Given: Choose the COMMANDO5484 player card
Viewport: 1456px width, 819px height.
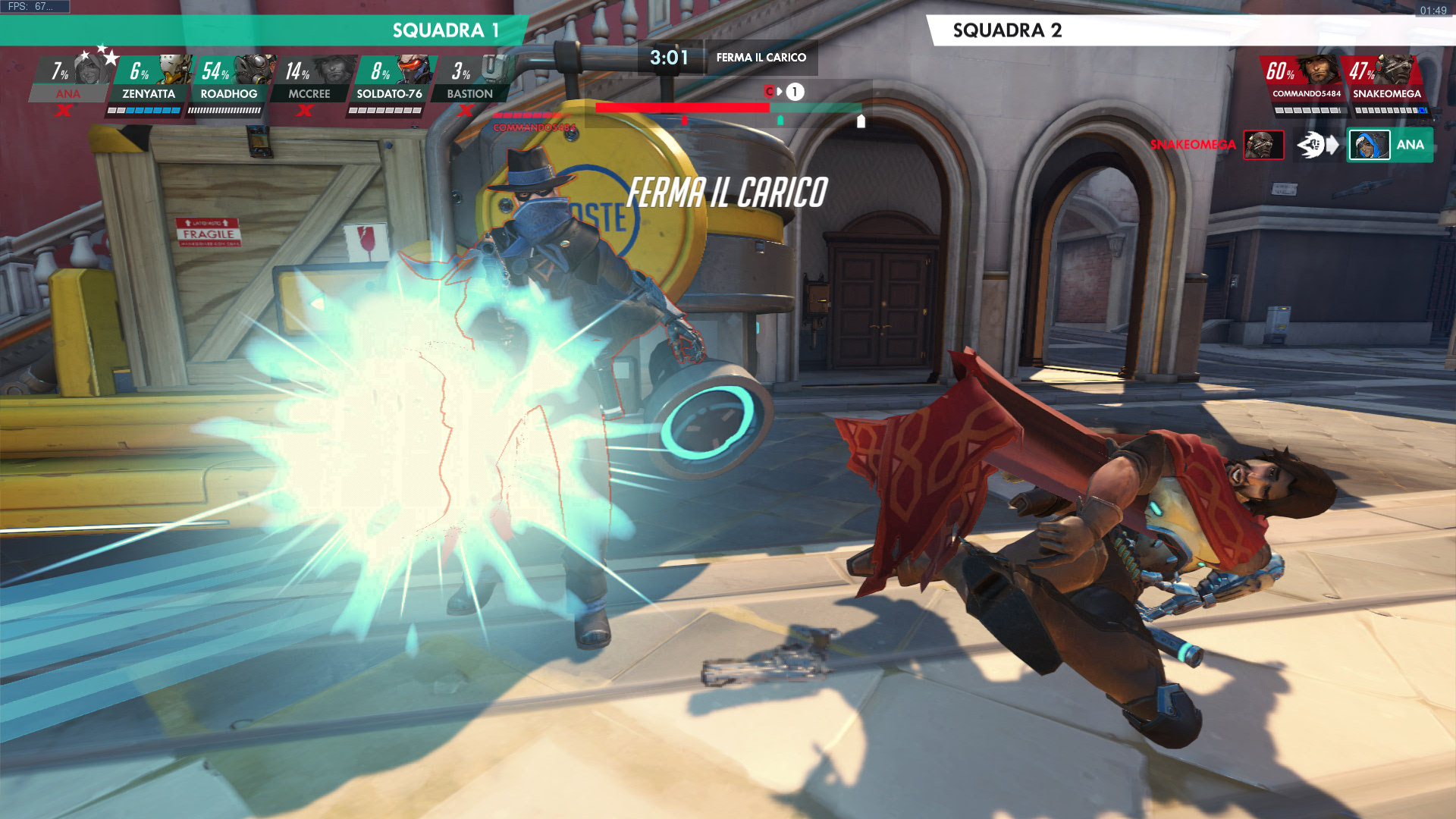Looking at the screenshot, I should (1306, 80).
